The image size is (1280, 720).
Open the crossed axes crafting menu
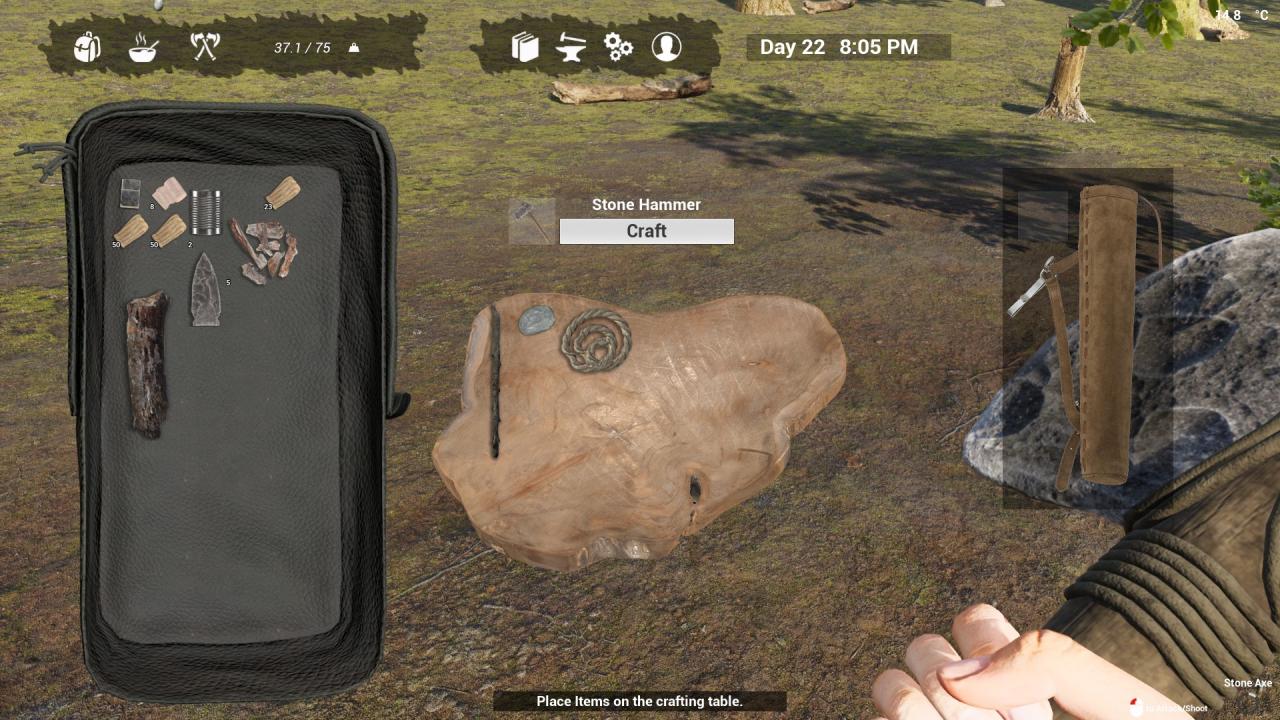(x=204, y=46)
